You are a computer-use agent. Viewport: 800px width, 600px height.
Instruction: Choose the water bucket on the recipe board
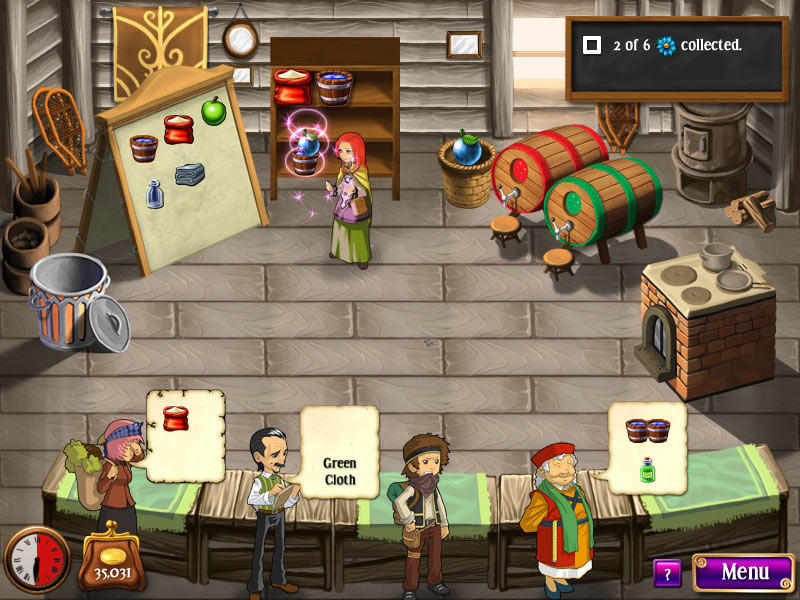[x=144, y=148]
